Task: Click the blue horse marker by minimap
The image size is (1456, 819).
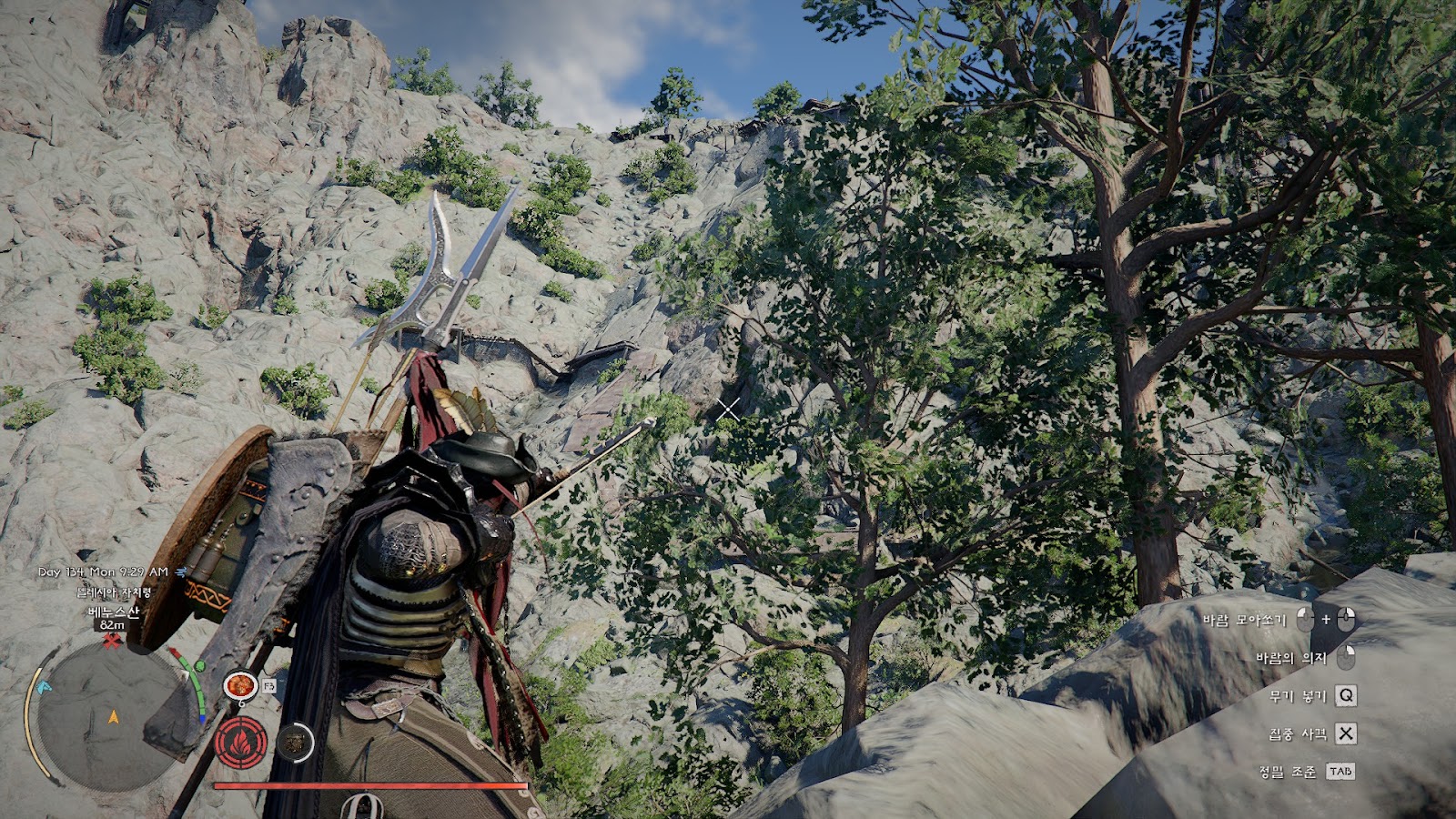Action: (x=45, y=687)
